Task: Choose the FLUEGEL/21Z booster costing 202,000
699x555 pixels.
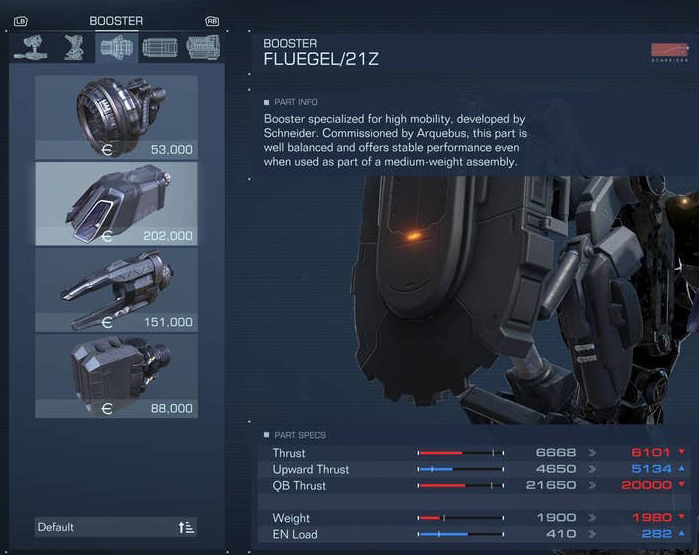Action: pos(116,204)
